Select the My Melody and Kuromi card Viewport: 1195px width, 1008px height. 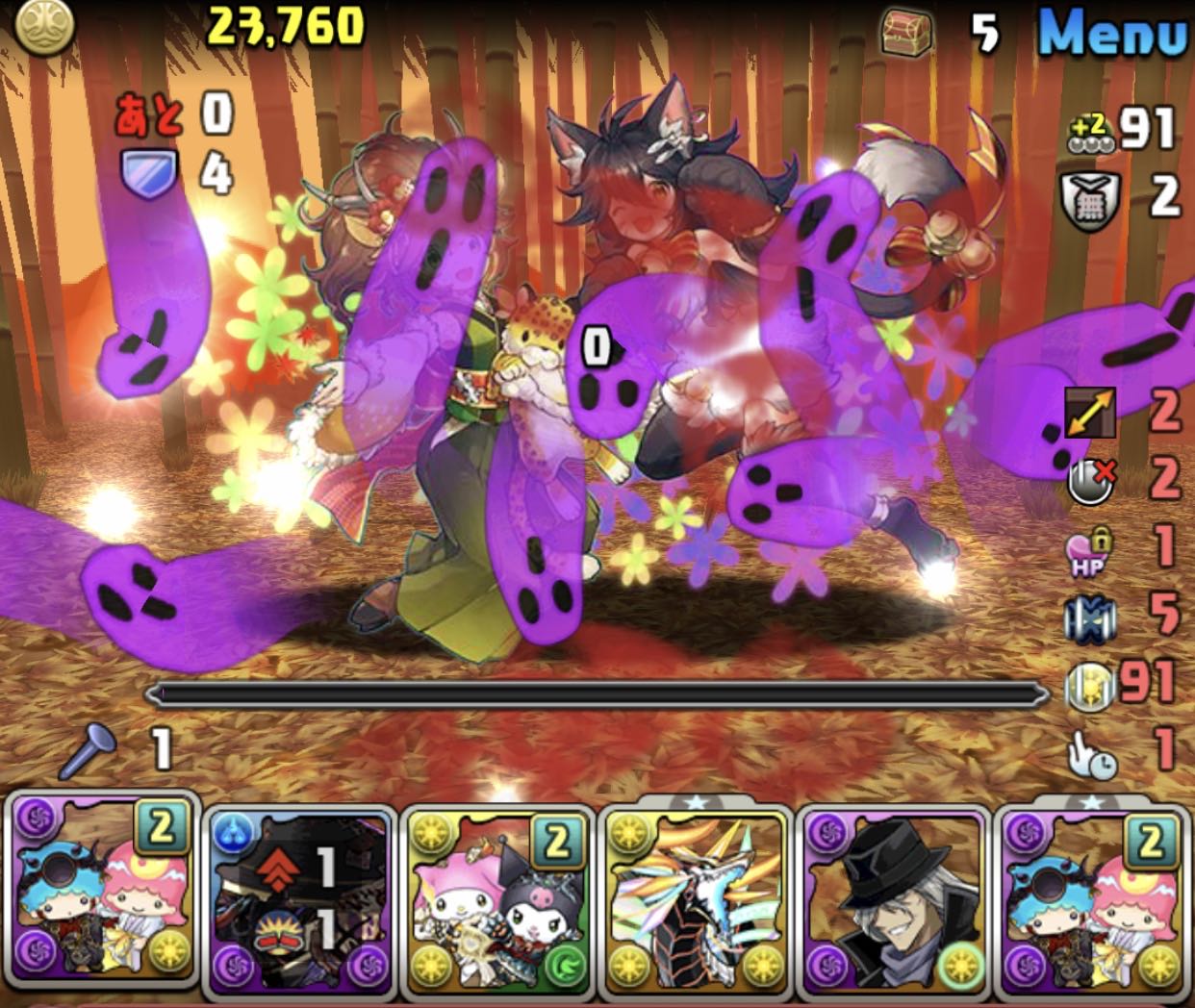pyautogui.click(x=496, y=902)
